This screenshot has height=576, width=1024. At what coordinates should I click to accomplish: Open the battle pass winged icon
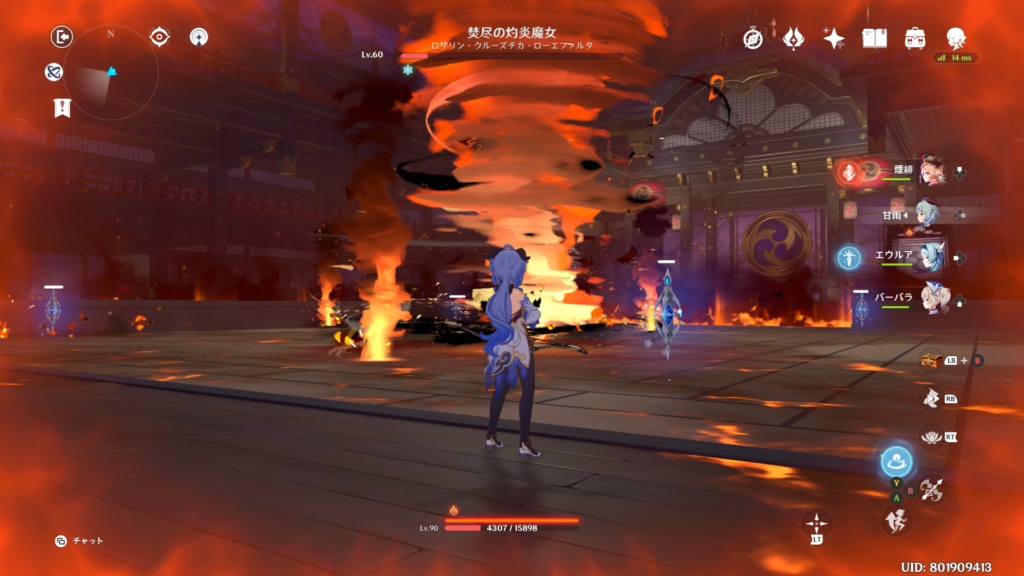[x=794, y=38]
